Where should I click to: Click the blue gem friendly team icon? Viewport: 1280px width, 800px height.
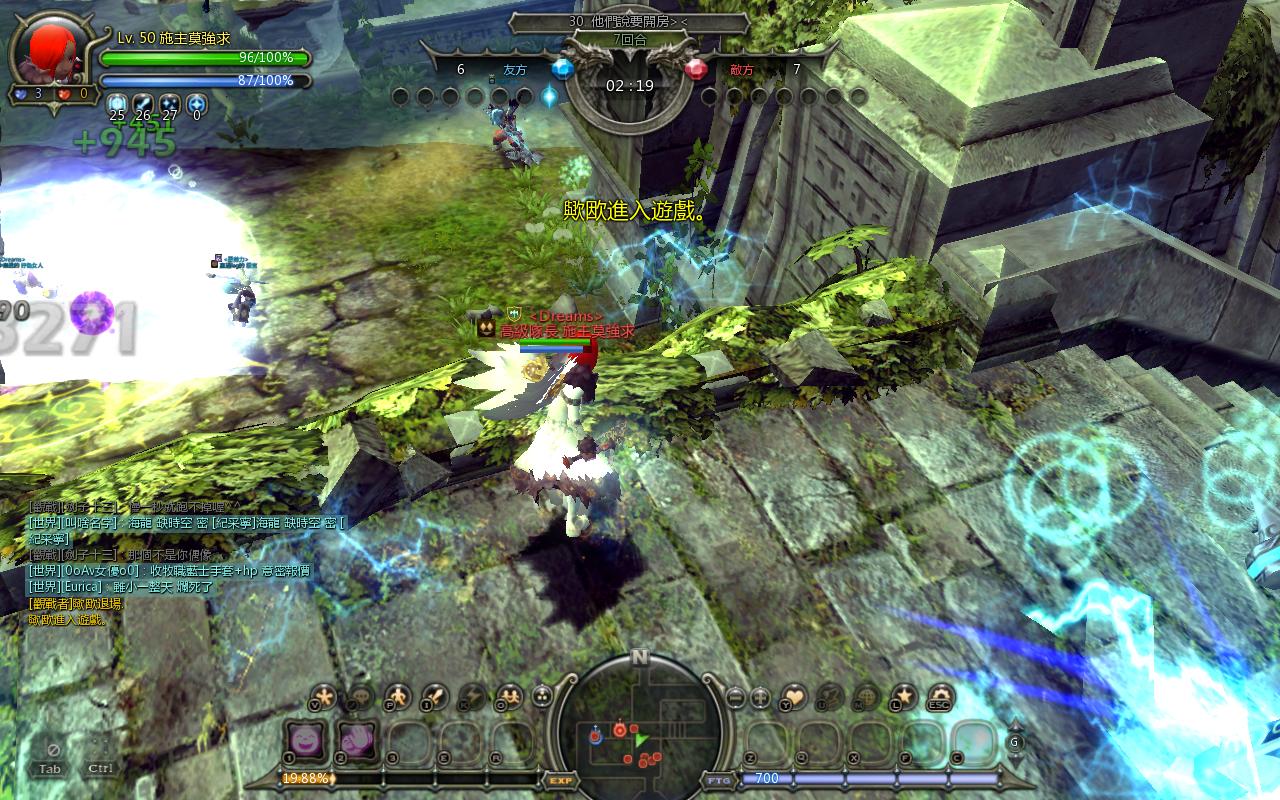(562, 69)
